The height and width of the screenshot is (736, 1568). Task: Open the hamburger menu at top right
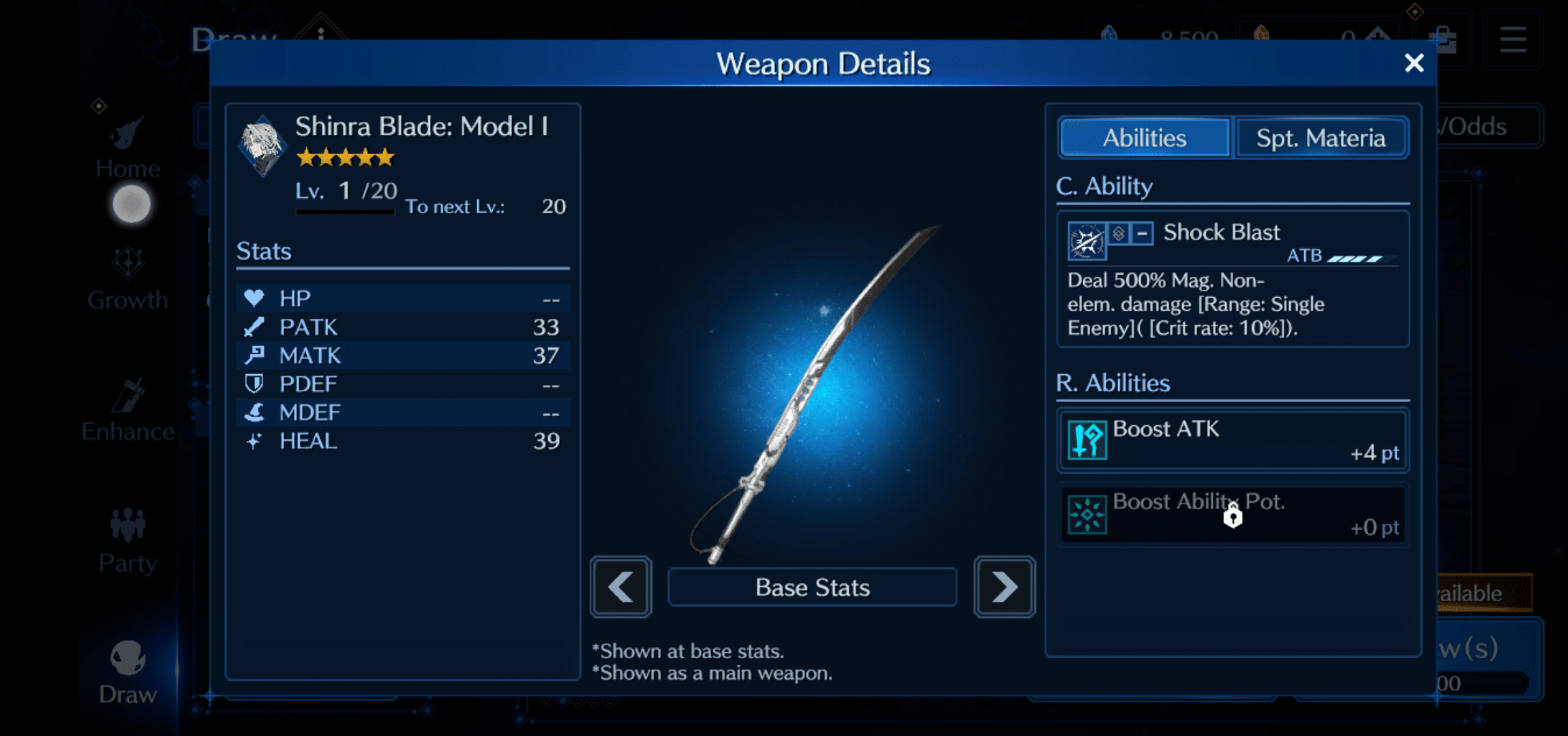click(1513, 39)
